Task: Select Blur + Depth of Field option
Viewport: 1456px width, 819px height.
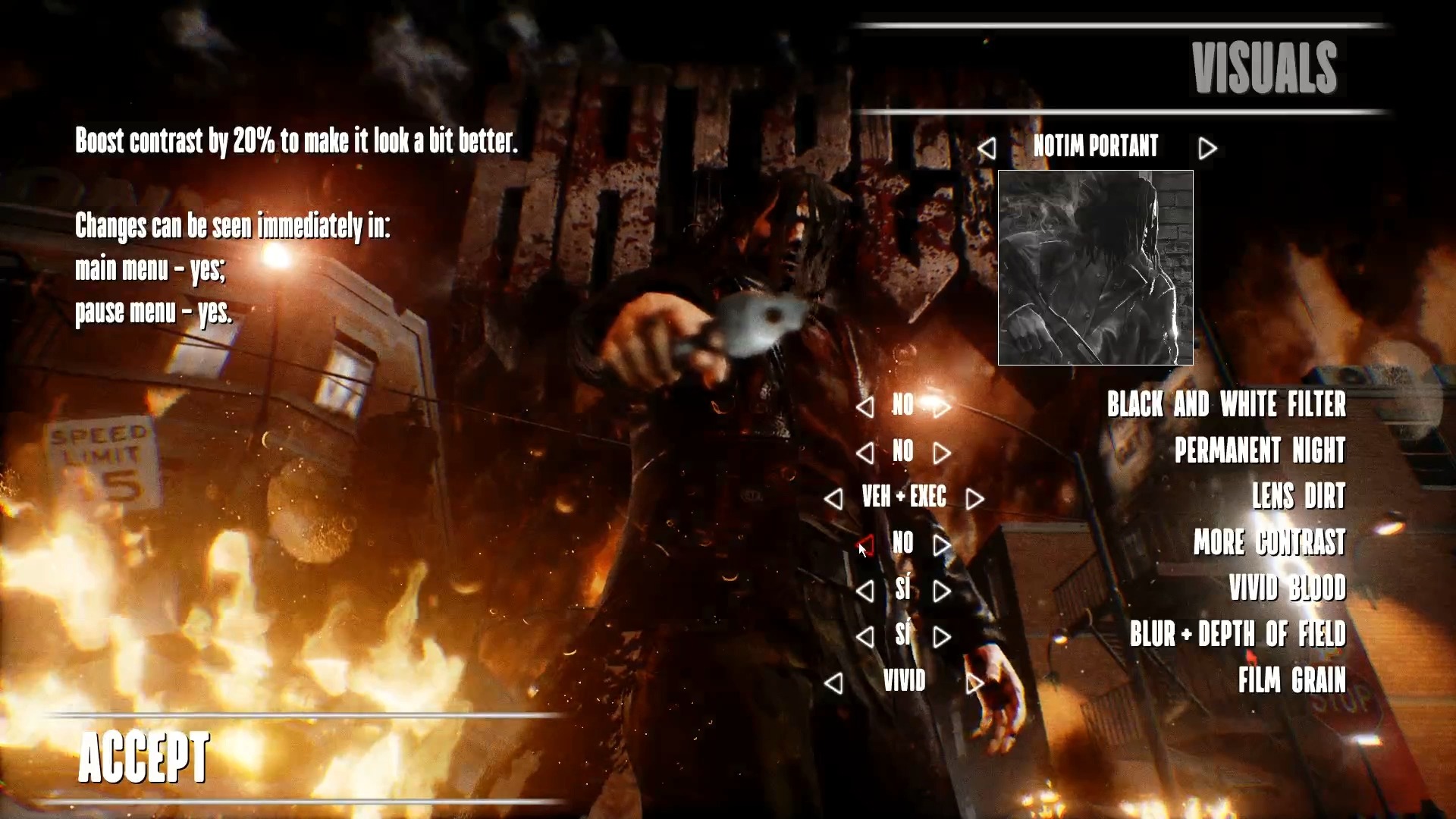Action: click(1238, 635)
